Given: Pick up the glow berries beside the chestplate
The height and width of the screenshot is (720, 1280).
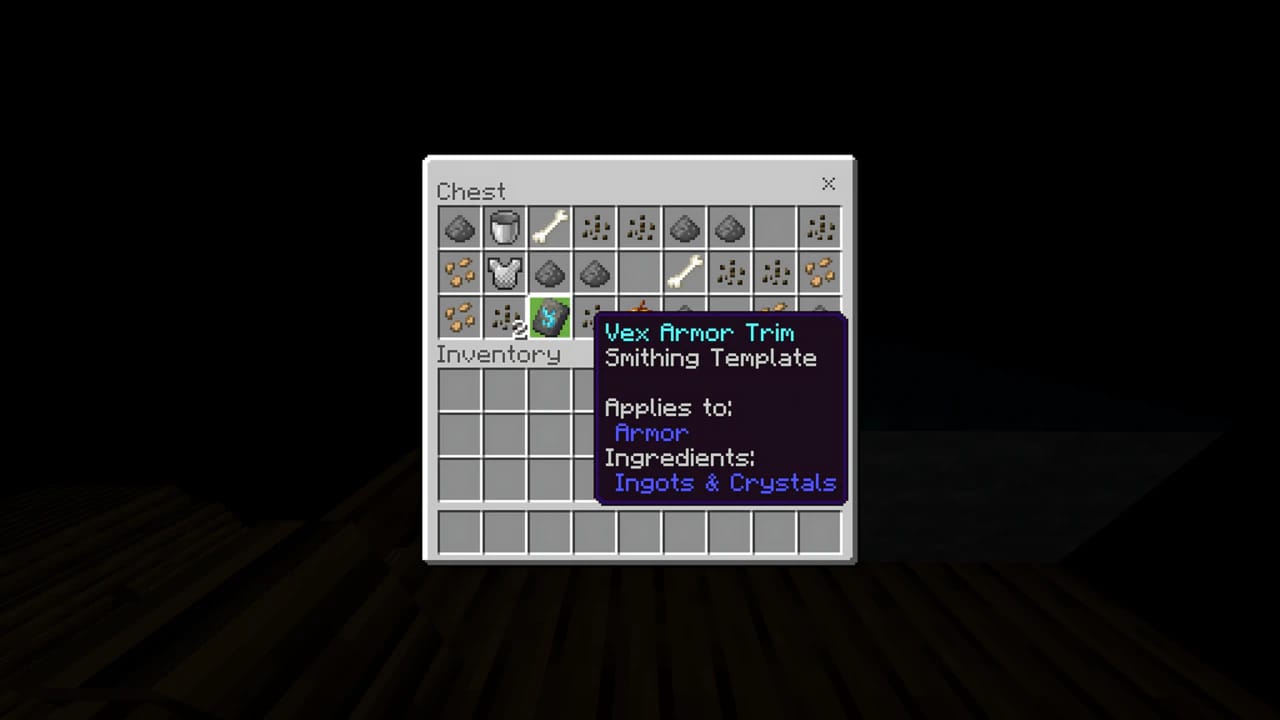Looking at the screenshot, I should (459, 273).
